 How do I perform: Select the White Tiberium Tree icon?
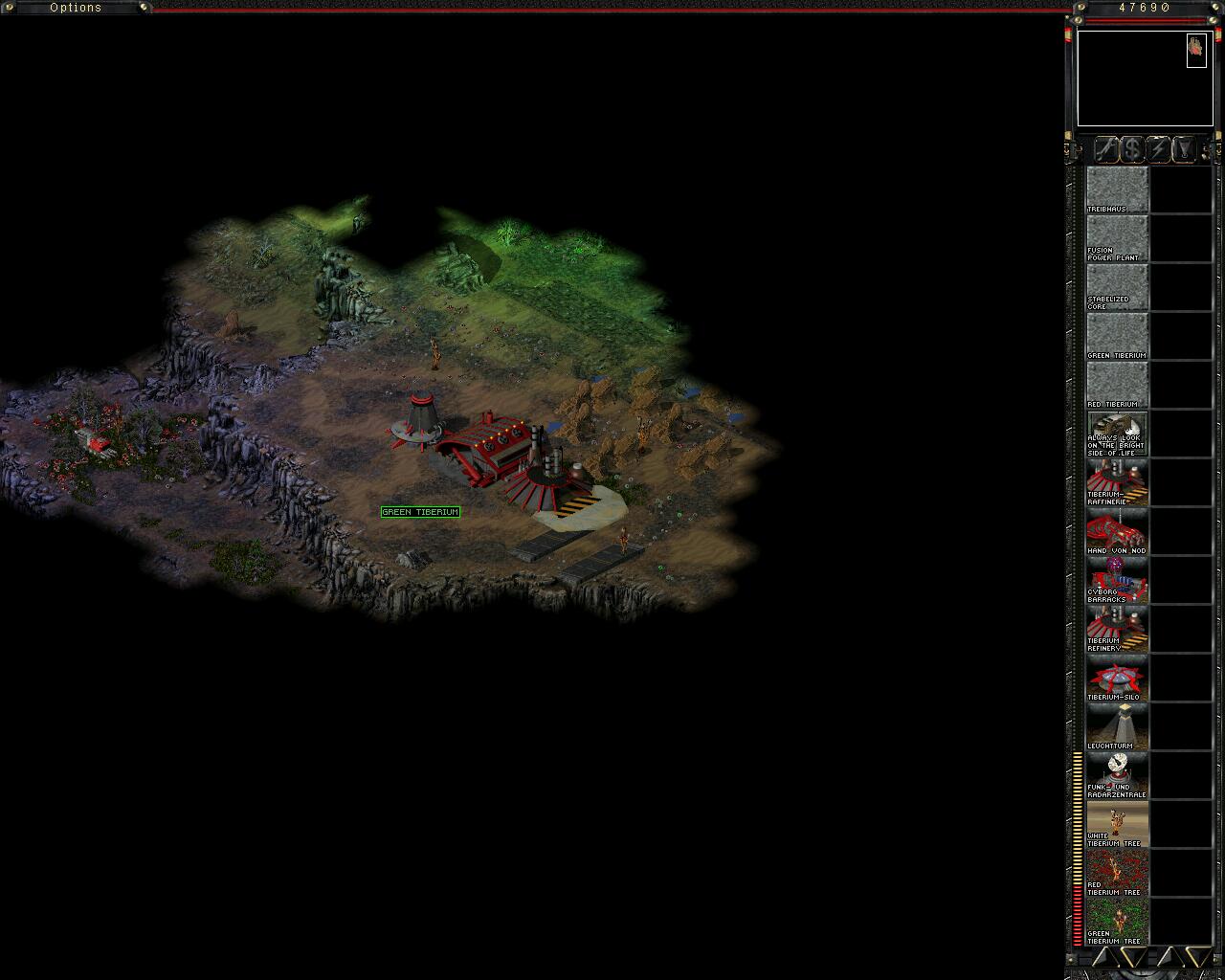pyautogui.click(x=1117, y=824)
